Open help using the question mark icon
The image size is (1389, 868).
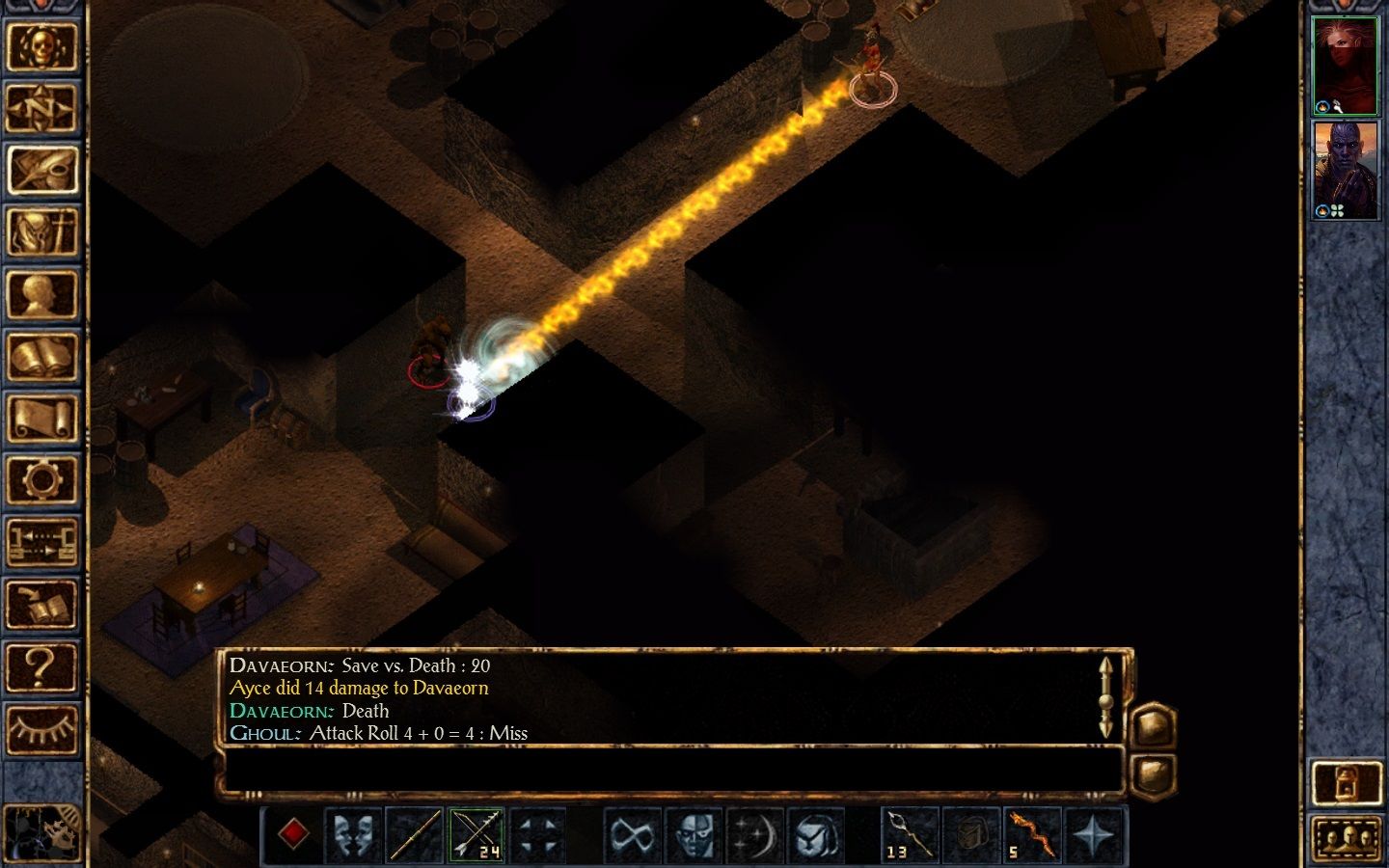click(43, 665)
